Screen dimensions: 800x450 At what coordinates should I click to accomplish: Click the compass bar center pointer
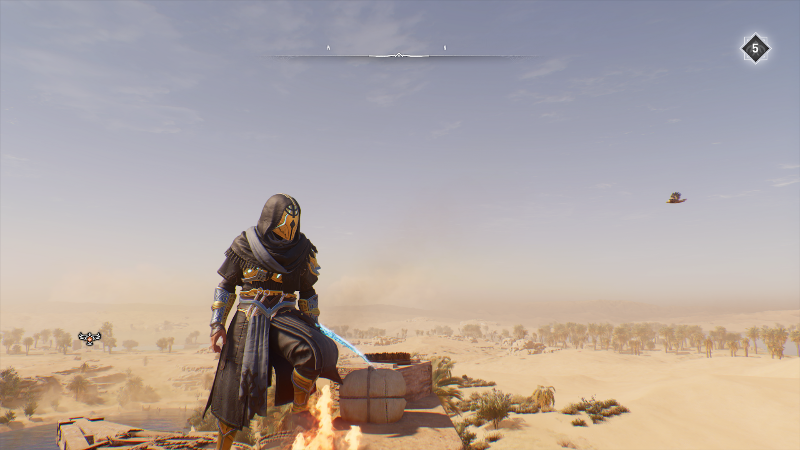click(399, 55)
